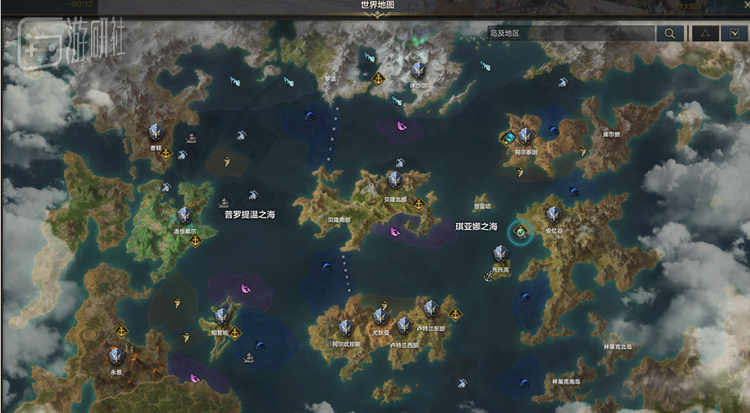Image resolution: width=750 pixels, height=413 pixels.
Task: Choose the 贝隆北部 shield marker
Action: pos(395,180)
